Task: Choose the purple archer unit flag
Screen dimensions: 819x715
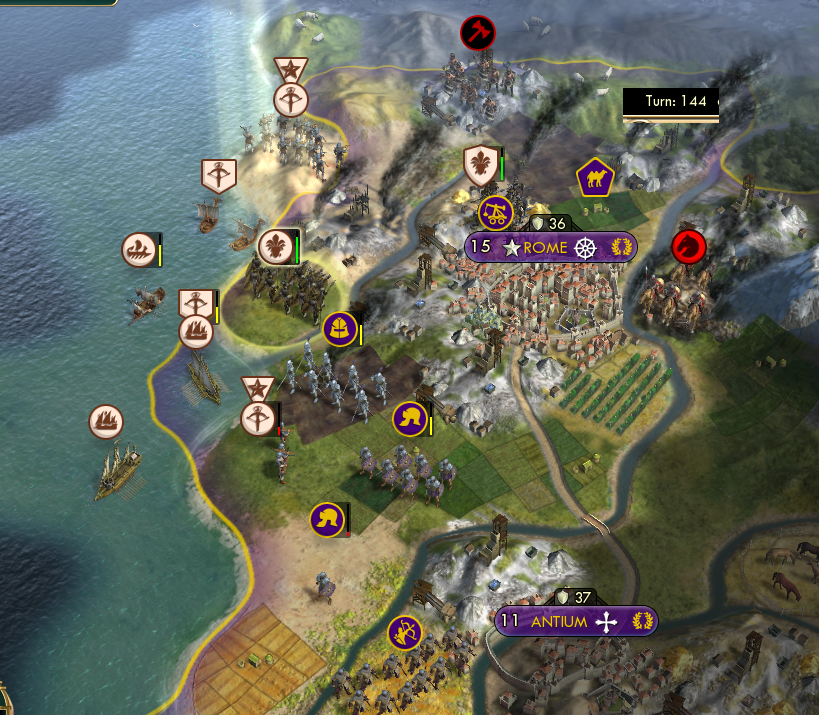Action: [x=405, y=632]
